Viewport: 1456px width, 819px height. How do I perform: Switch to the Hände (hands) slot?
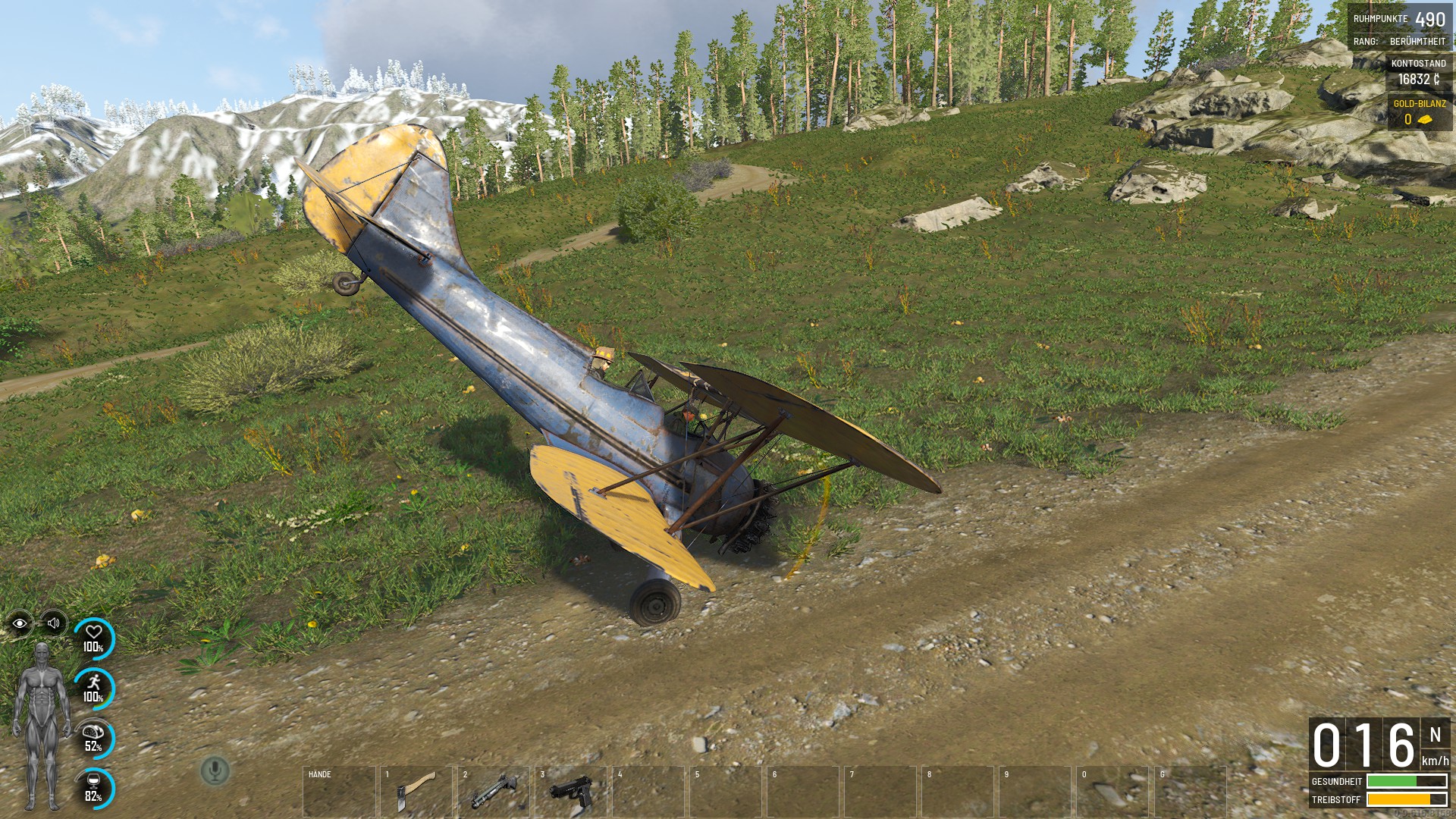[338, 792]
